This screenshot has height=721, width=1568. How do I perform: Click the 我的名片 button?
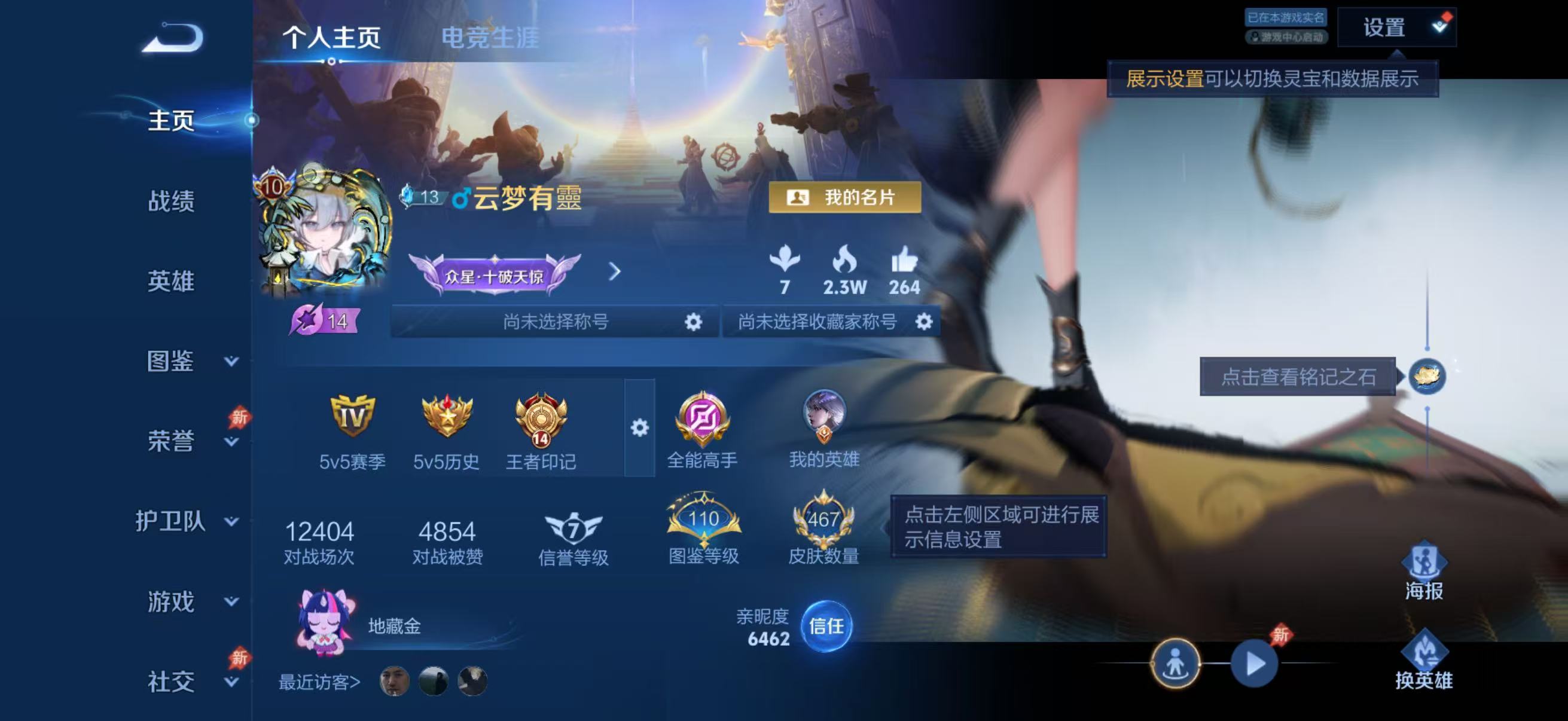844,198
